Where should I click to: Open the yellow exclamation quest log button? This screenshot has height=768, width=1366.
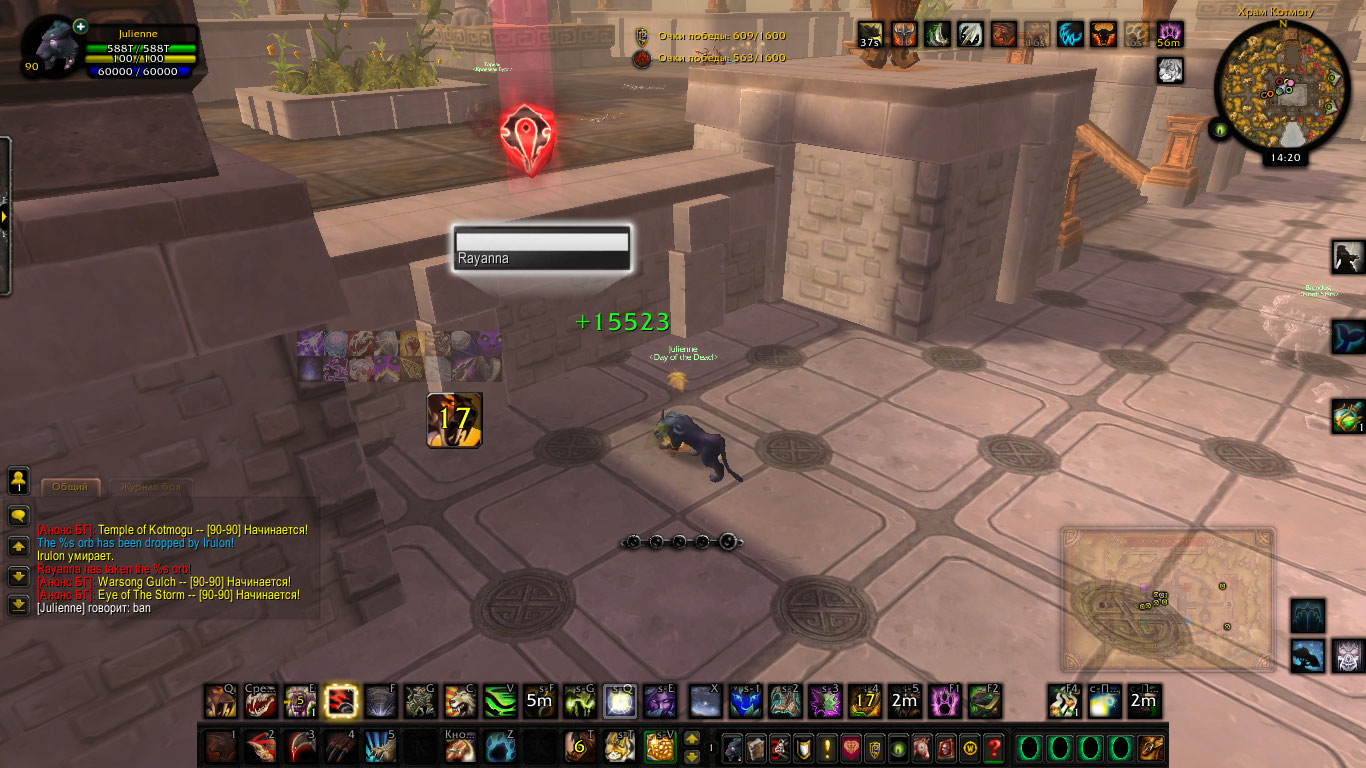click(828, 747)
